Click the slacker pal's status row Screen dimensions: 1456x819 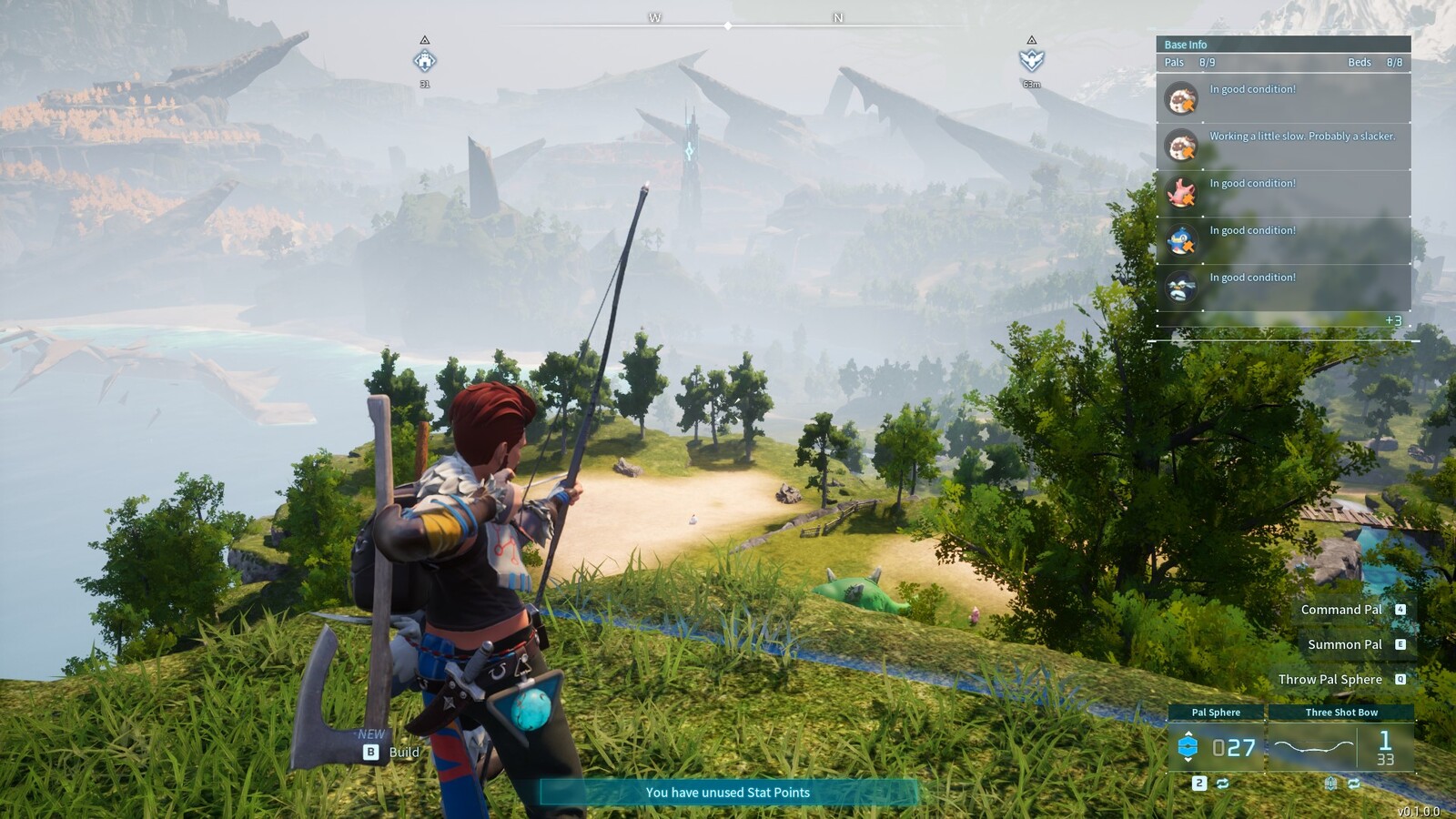point(1283,146)
